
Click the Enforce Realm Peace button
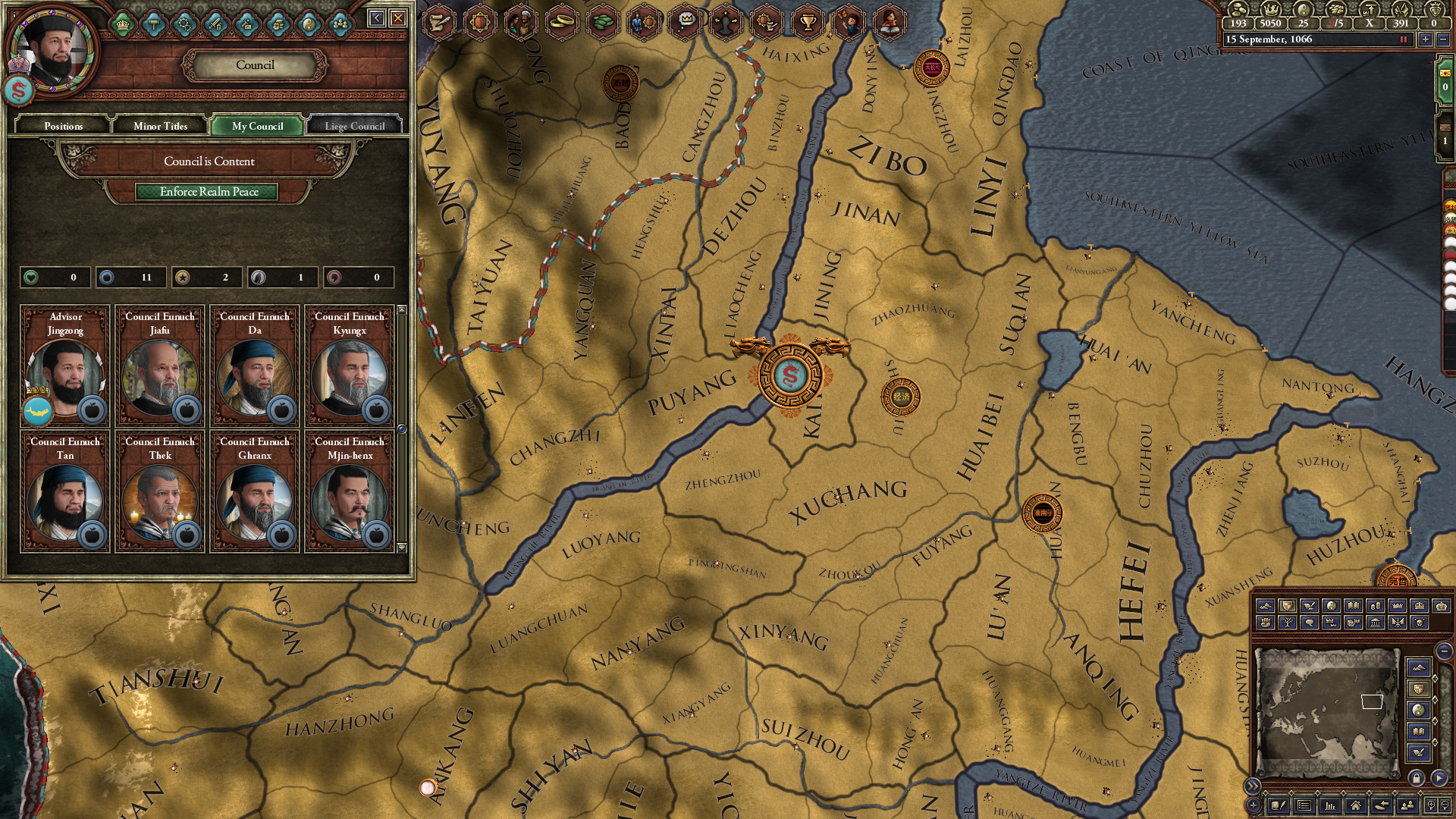pyautogui.click(x=208, y=192)
